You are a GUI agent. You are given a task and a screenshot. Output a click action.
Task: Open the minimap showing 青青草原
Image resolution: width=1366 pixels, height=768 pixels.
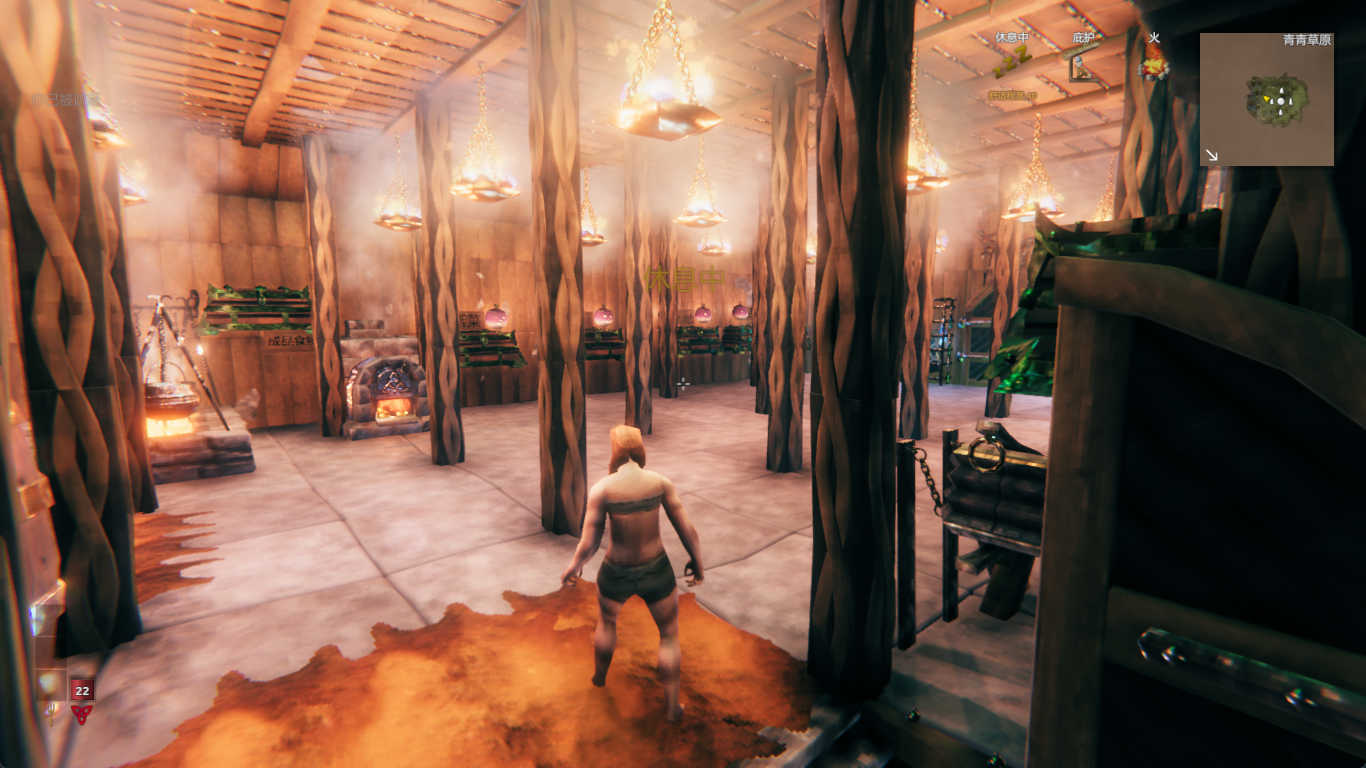pos(1266,99)
